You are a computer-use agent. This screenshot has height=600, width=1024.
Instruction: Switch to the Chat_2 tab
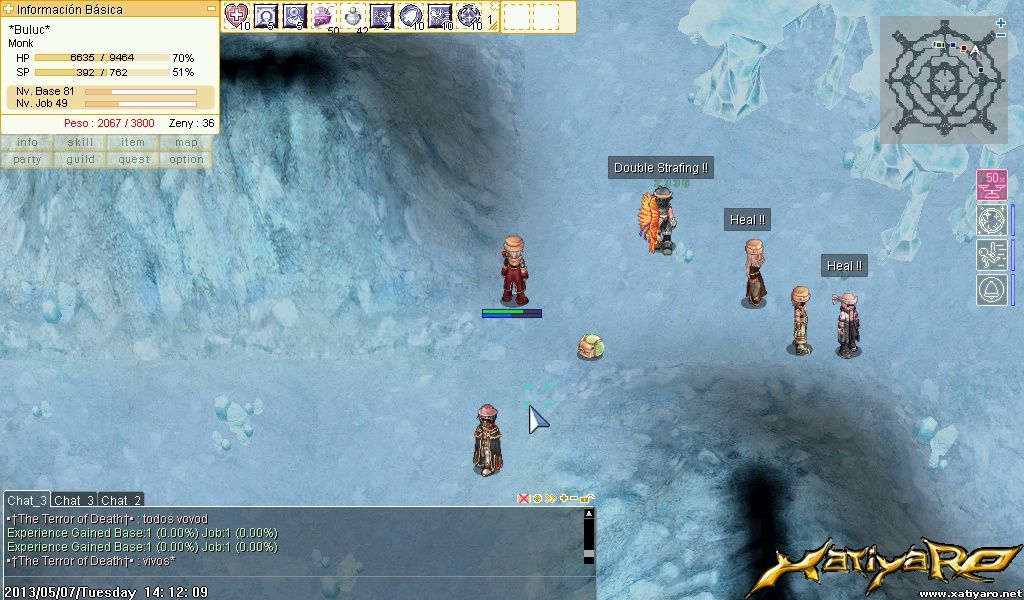pos(121,500)
